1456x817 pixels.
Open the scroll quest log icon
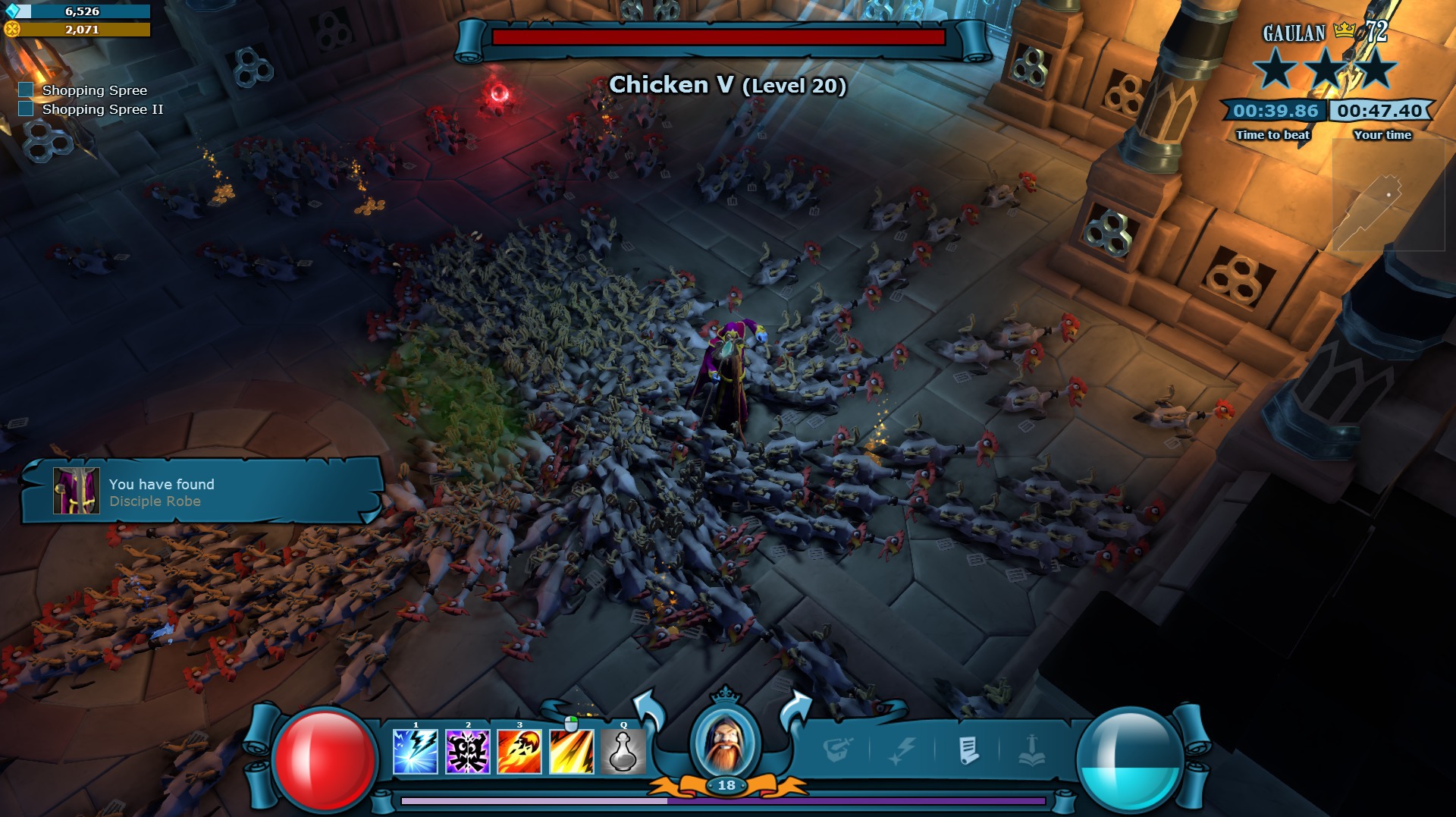968,751
